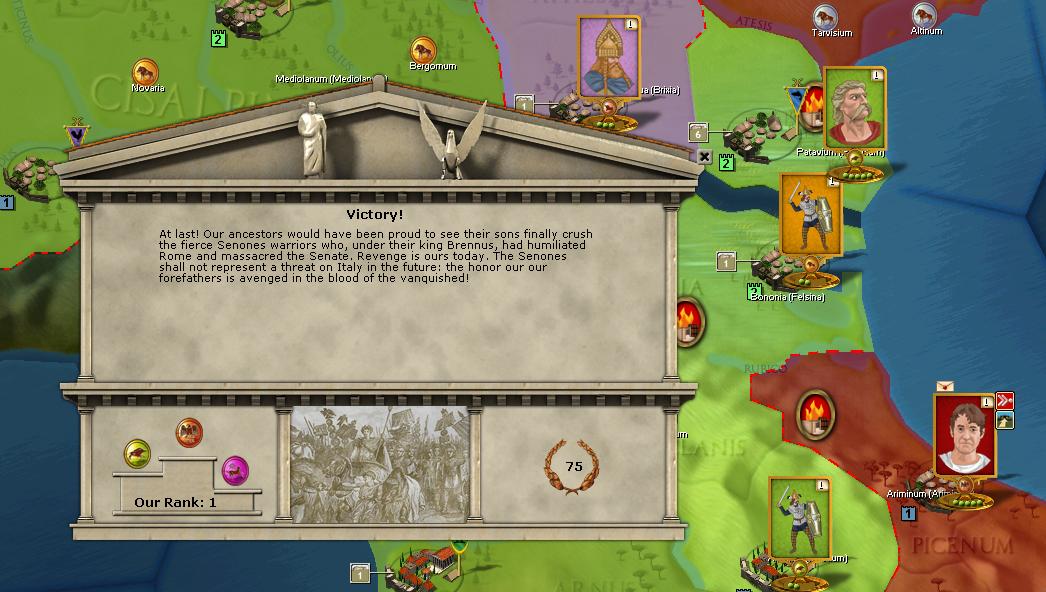1046x592 pixels.
Task: Select the Celtic helmet army card
Action: (x=608, y=58)
